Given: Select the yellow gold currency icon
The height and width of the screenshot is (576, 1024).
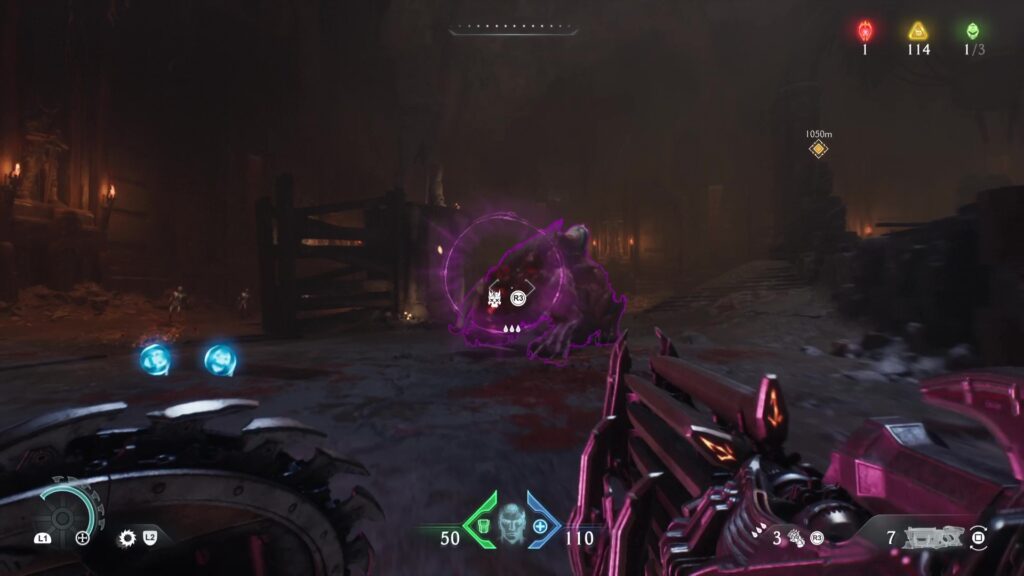Looking at the screenshot, I should [917, 31].
